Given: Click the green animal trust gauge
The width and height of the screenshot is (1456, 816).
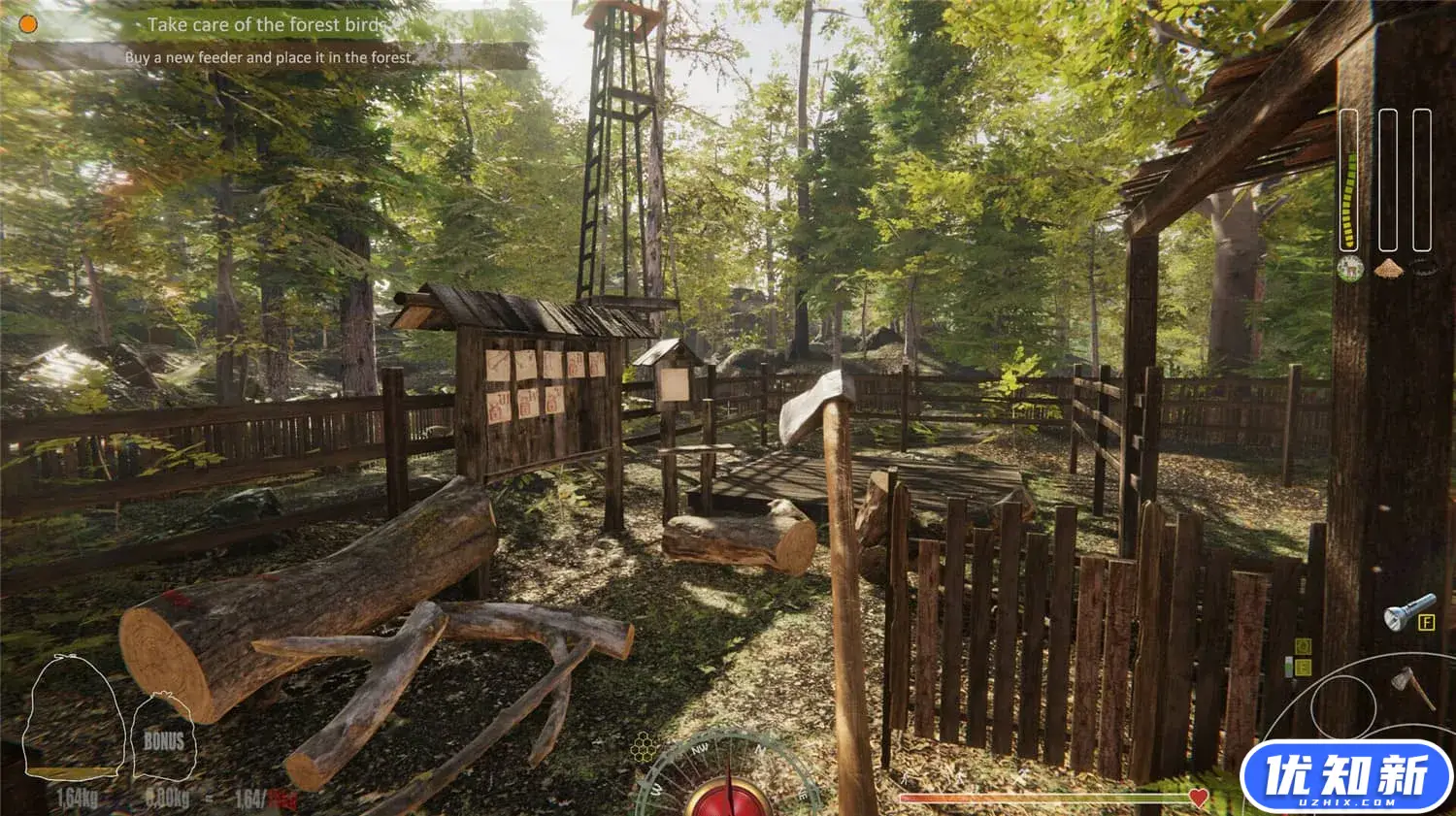Looking at the screenshot, I should click(1350, 180).
